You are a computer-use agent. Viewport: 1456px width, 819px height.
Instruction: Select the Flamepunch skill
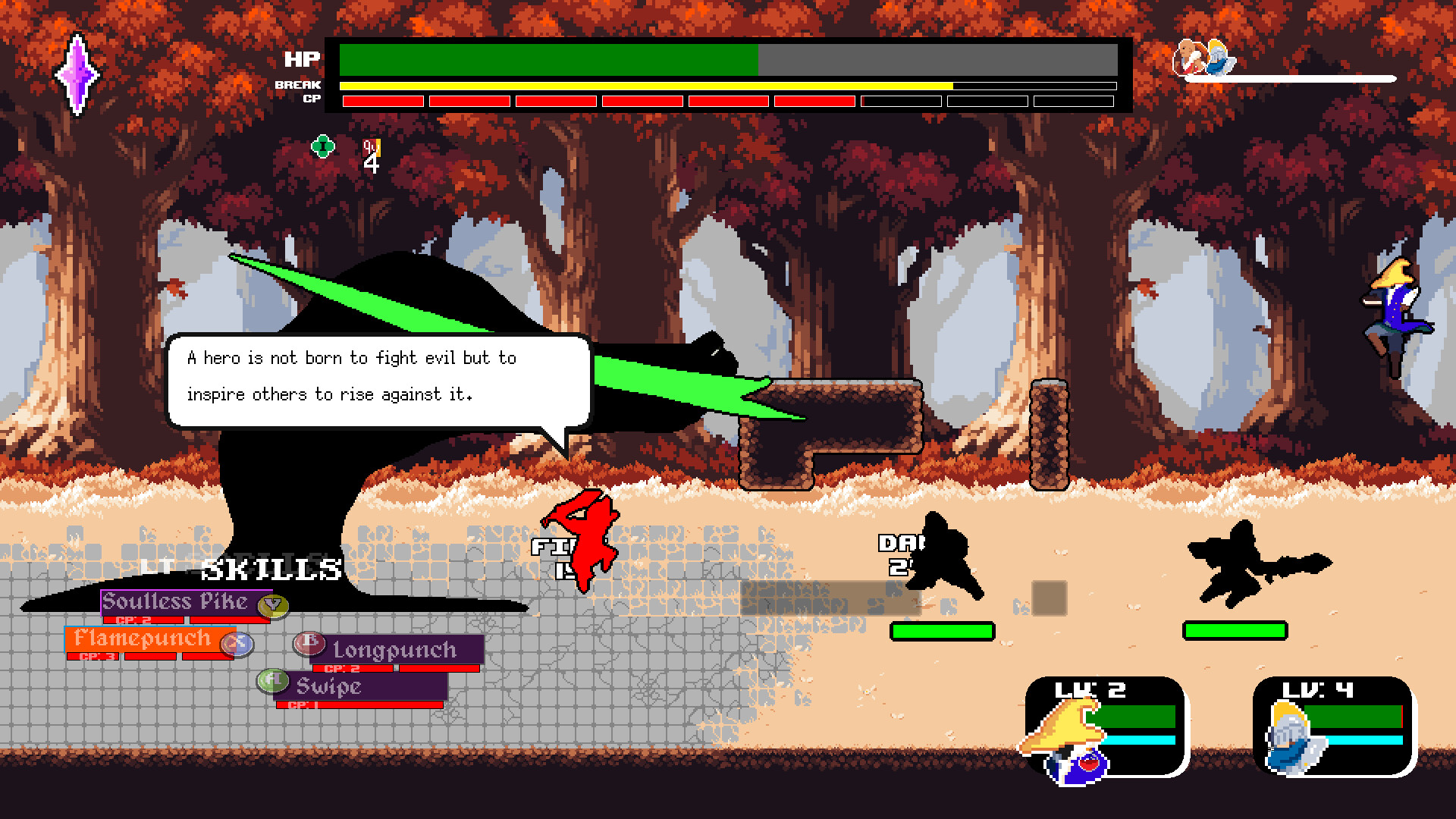143,639
